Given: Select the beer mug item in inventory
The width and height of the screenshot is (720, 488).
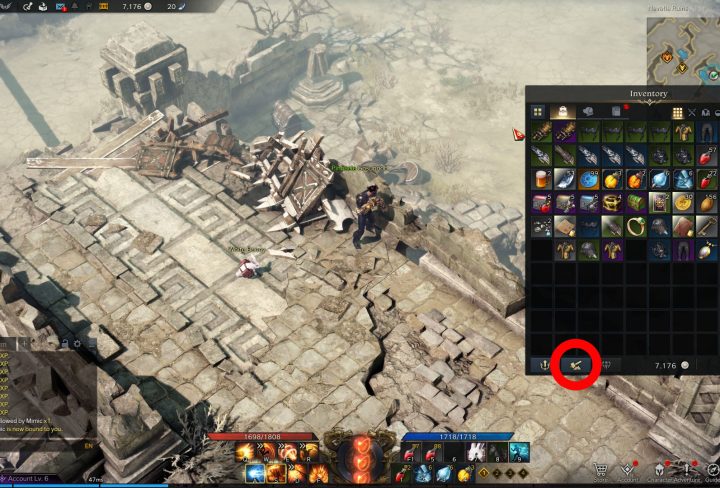Looking at the screenshot, I should [x=540, y=179].
